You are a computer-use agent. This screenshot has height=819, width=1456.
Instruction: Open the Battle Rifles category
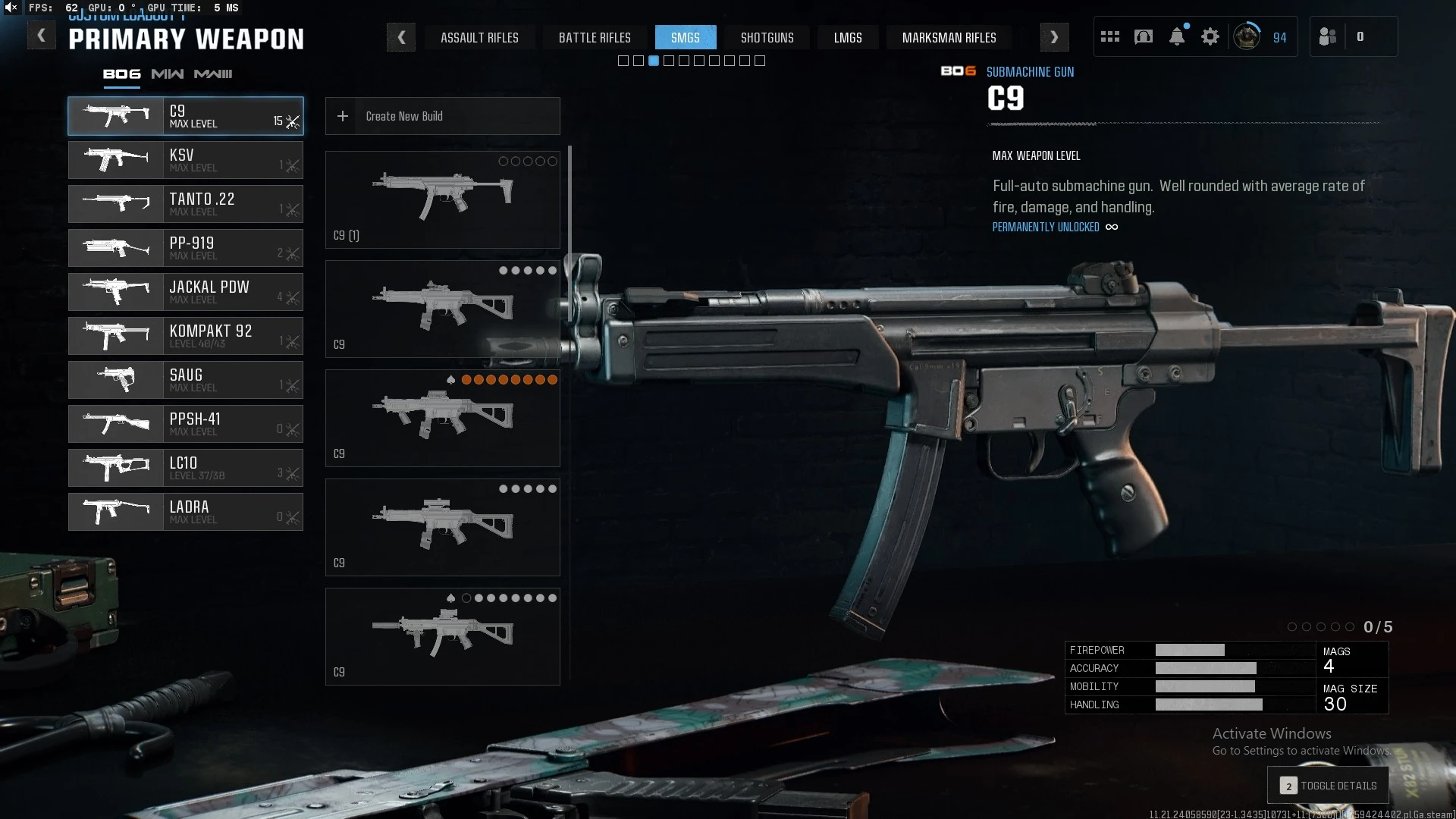point(595,37)
